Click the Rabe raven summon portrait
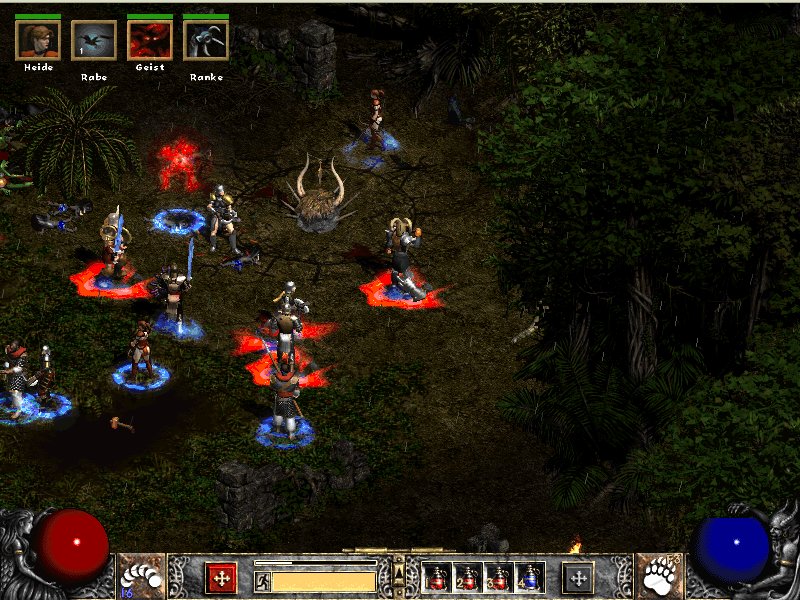The height and width of the screenshot is (600, 800). [x=94, y=40]
